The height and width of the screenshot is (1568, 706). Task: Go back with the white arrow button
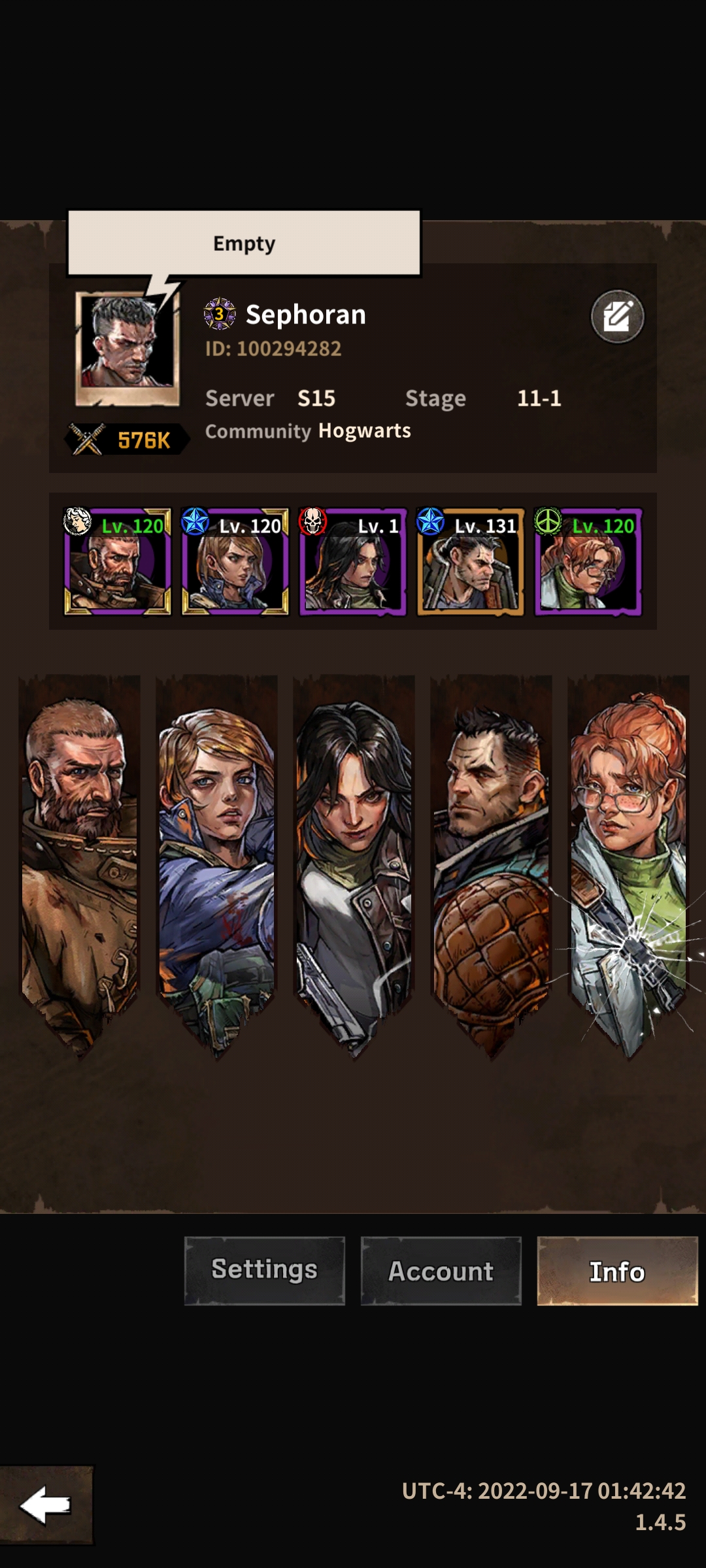click(46, 1505)
